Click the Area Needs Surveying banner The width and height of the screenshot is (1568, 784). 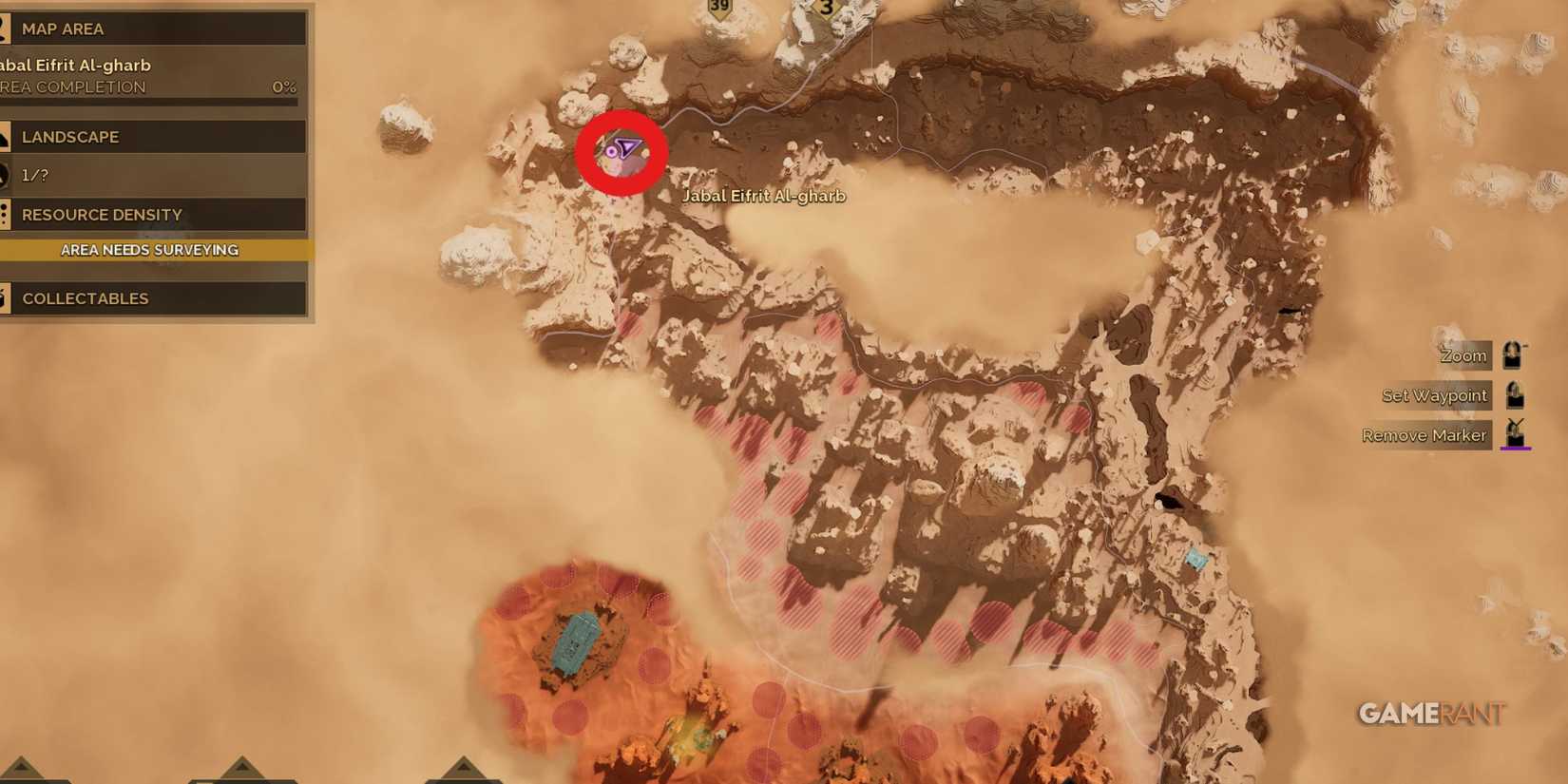click(x=152, y=249)
